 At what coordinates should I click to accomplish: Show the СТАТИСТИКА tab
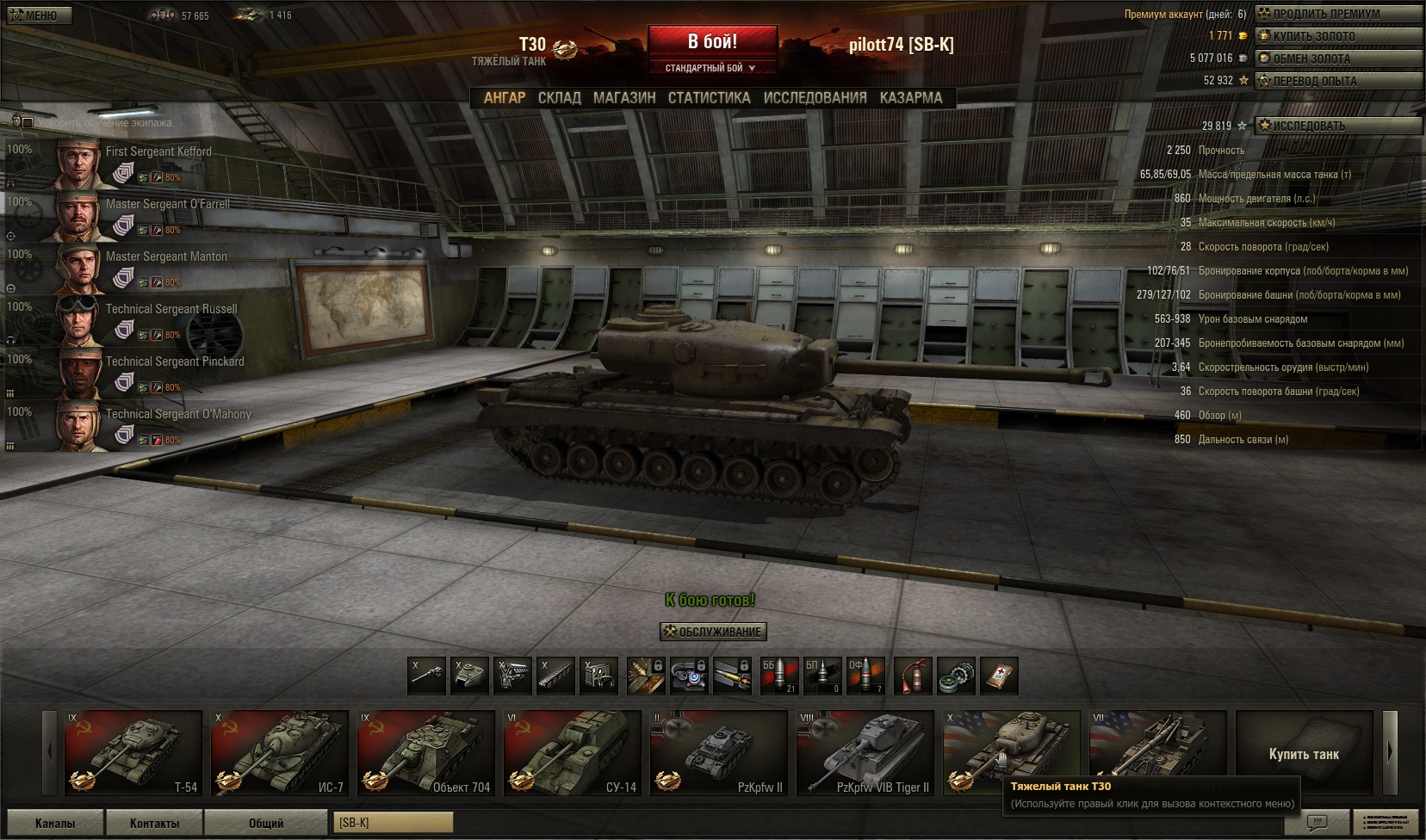pos(709,98)
